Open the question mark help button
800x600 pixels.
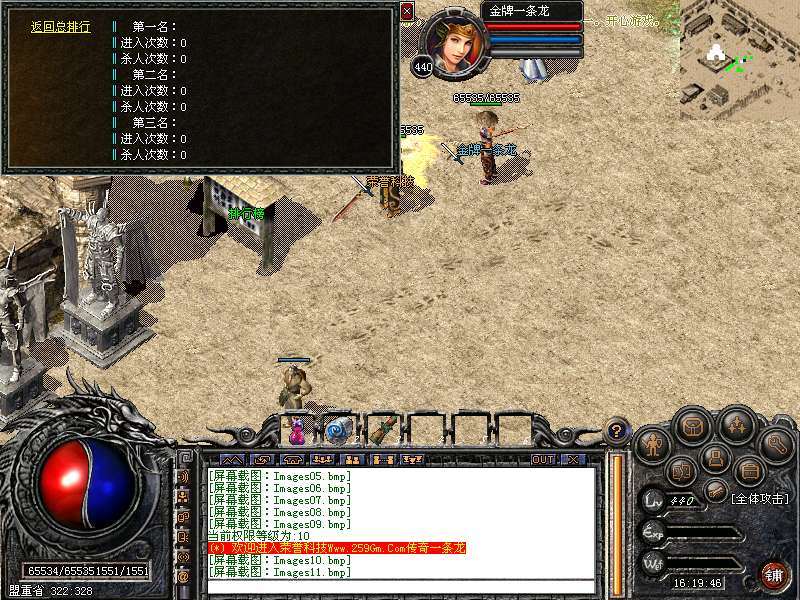coord(618,432)
